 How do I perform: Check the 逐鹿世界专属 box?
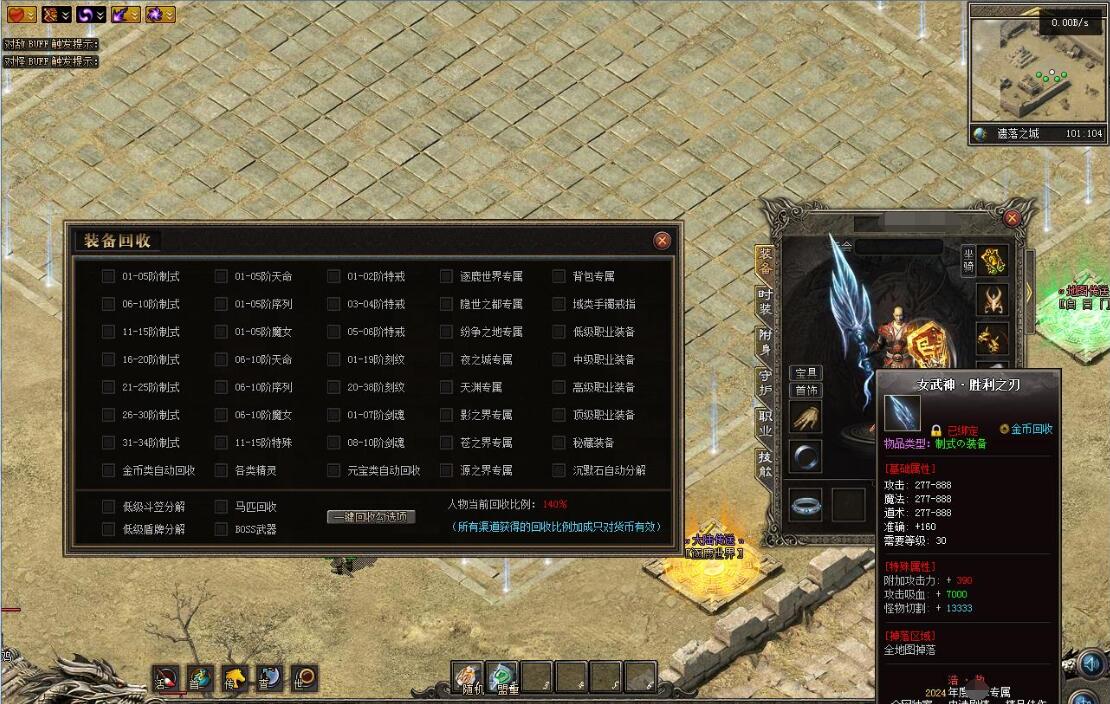[446, 276]
